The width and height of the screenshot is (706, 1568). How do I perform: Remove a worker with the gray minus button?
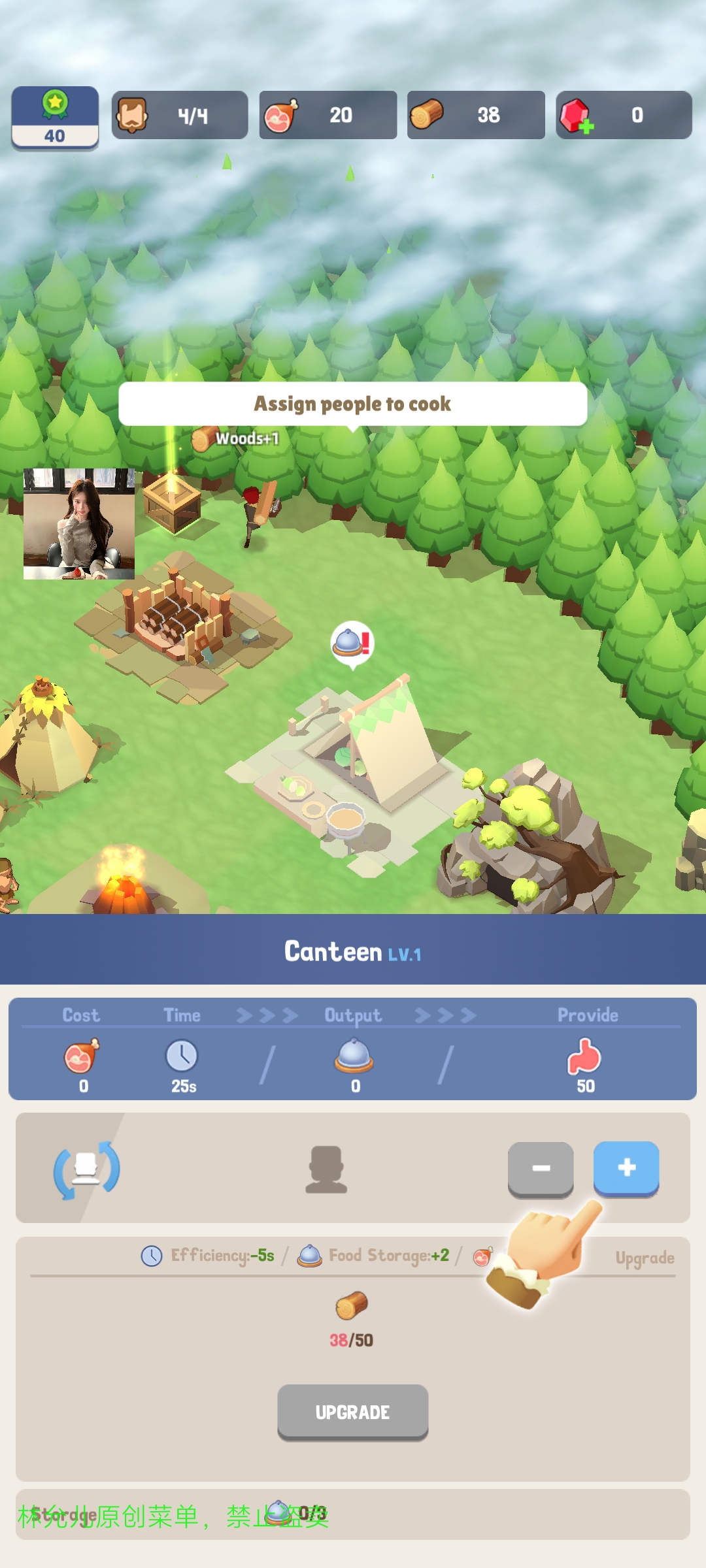coord(541,1168)
